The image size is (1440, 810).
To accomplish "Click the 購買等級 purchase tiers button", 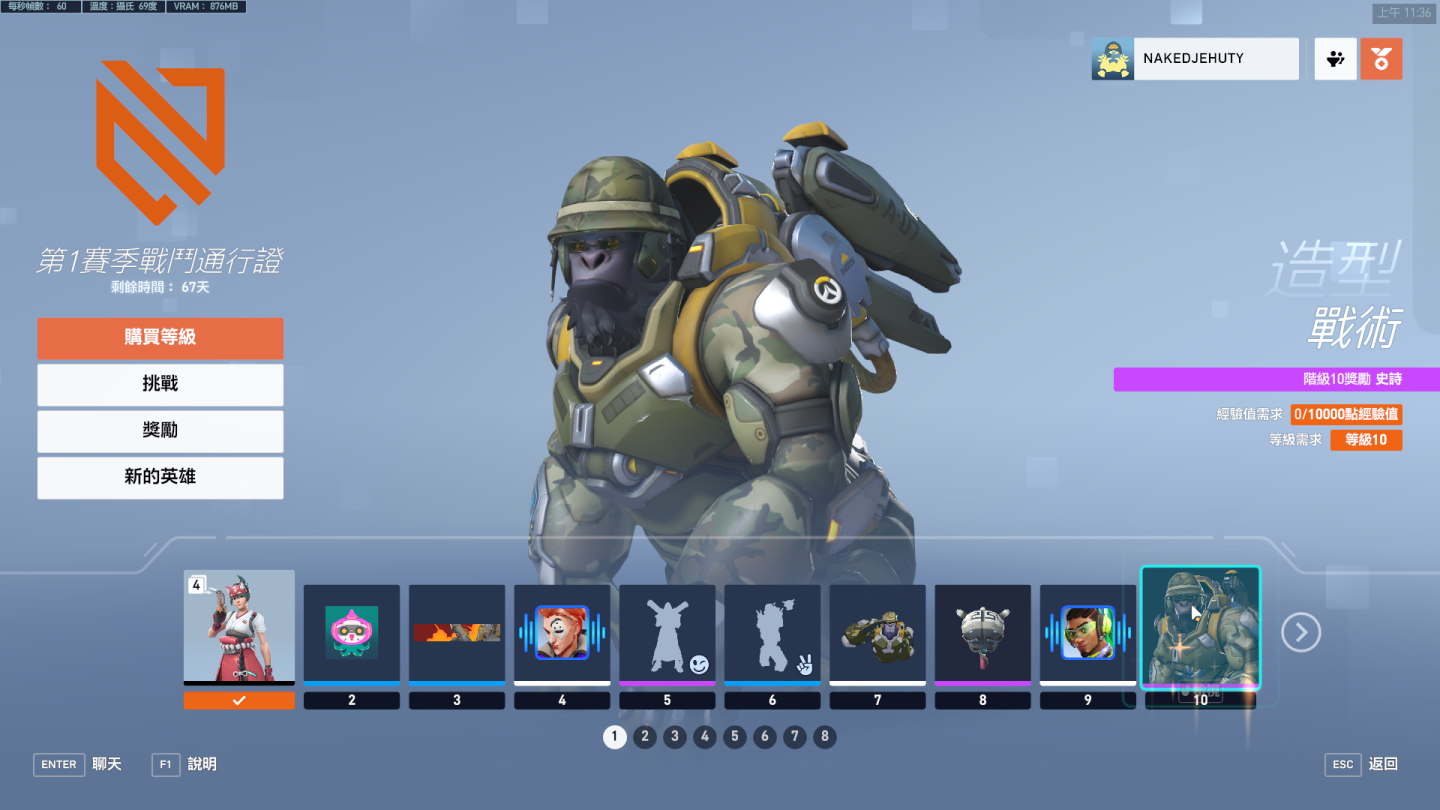I will [160, 338].
